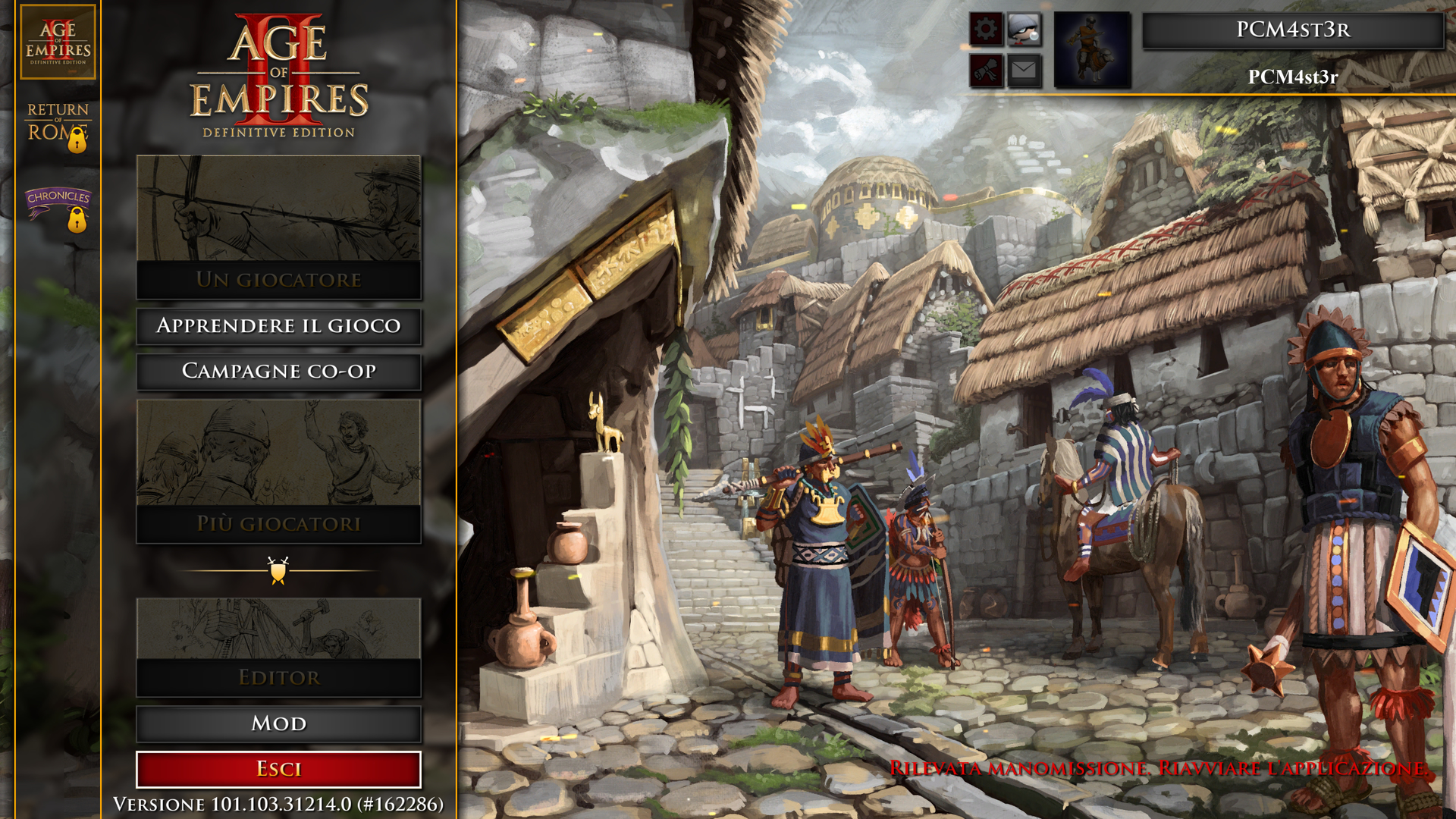Select the locked Chronicles banner
Screen dimensions: 1456x819
click(x=58, y=207)
